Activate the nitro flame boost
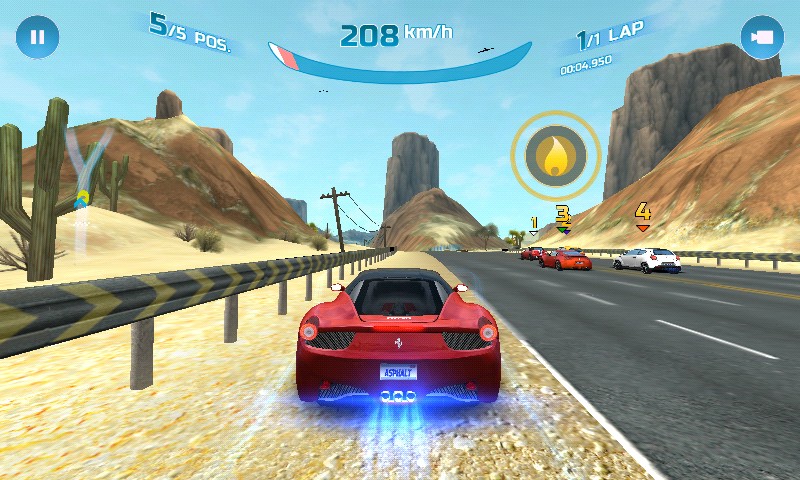800x480 pixels. [555, 154]
